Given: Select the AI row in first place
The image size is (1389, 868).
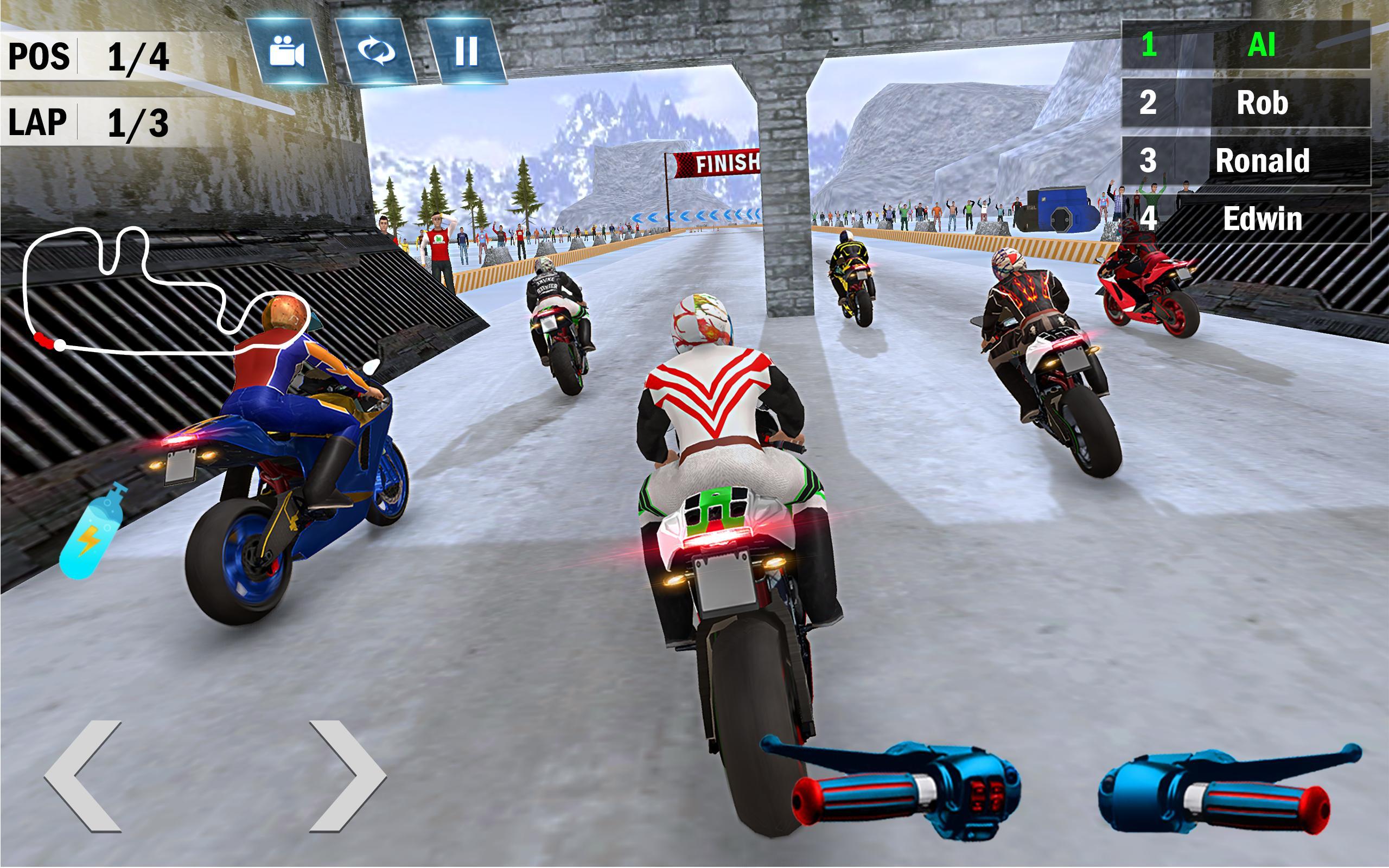Looking at the screenshot, I should click(x=1246, y=45).
